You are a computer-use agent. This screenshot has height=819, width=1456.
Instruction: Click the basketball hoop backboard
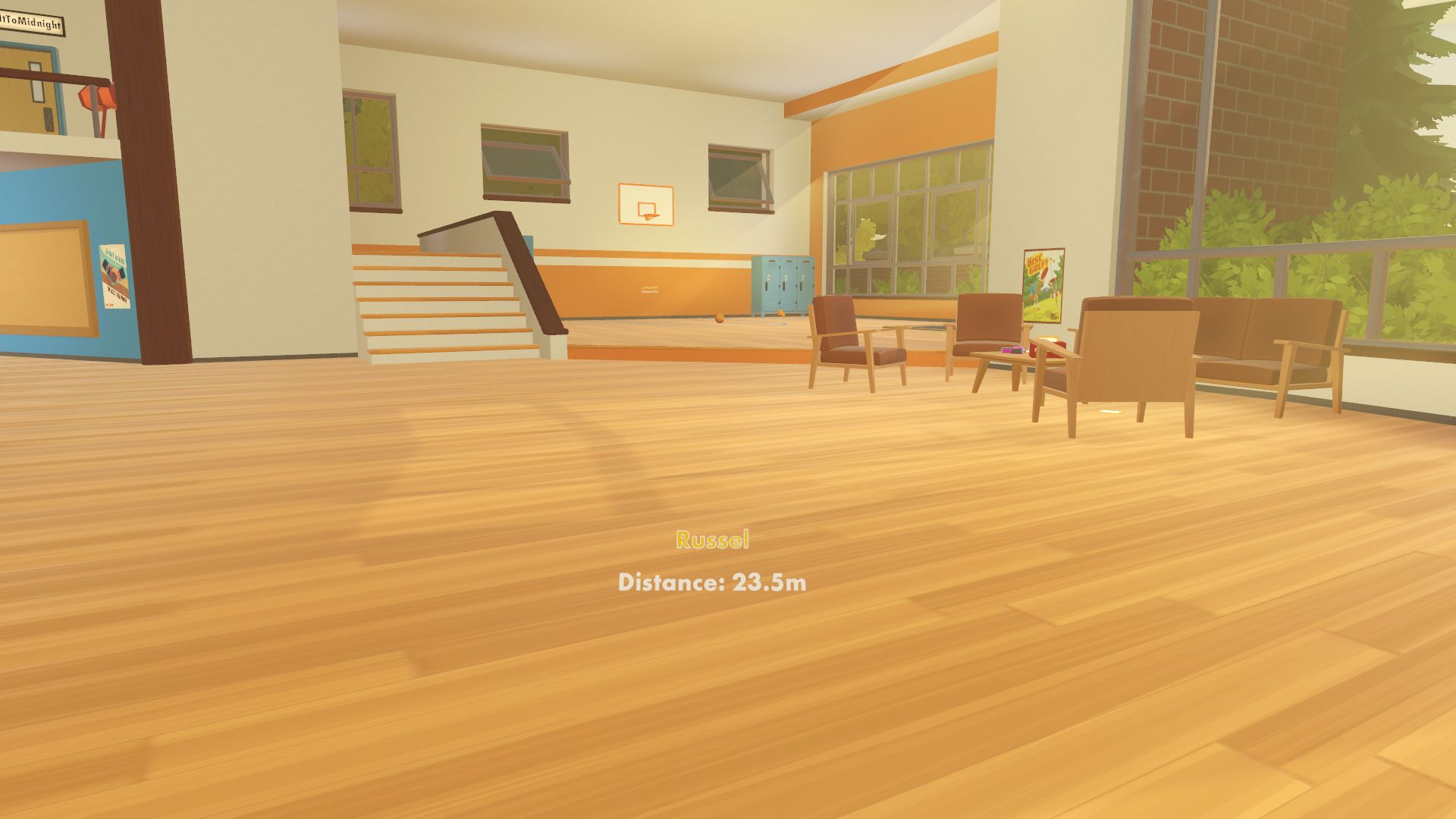647,202
